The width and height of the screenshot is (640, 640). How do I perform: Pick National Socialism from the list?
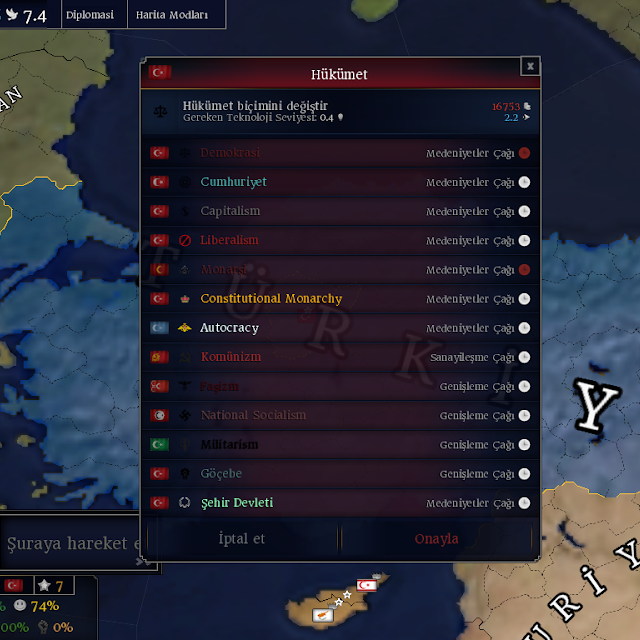click(340, 415)
